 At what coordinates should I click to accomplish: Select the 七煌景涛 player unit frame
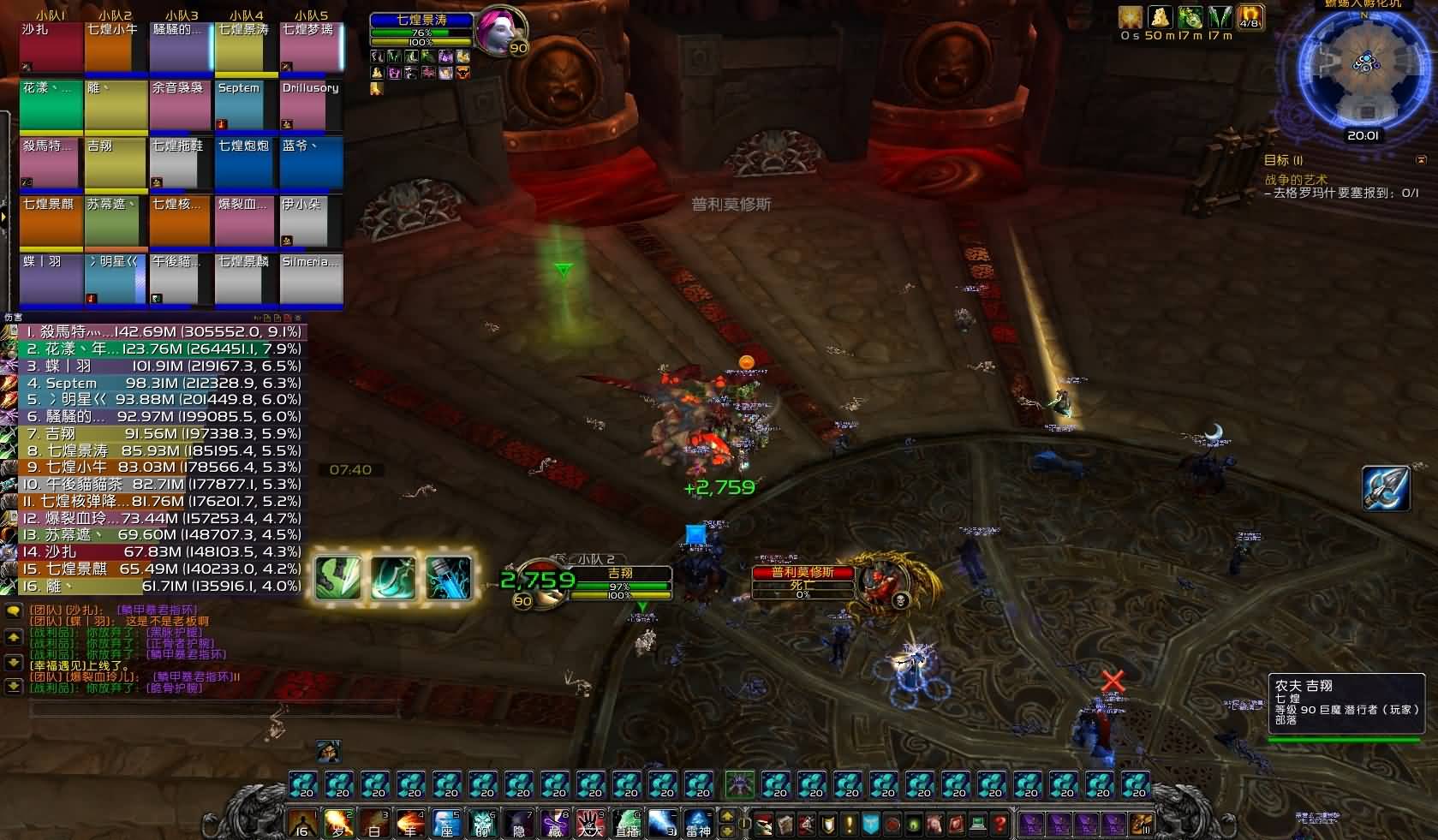[421, 30]
